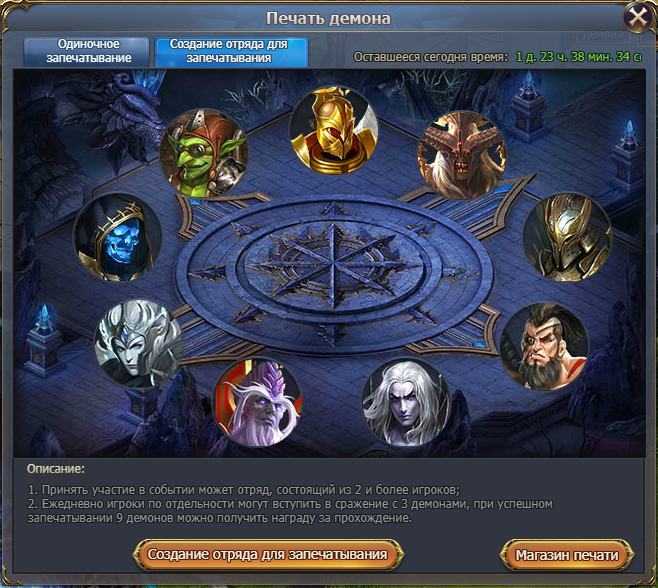Select the white-haired pale demon portrait
The image size is (658, 588).
(x=405, y=402)
